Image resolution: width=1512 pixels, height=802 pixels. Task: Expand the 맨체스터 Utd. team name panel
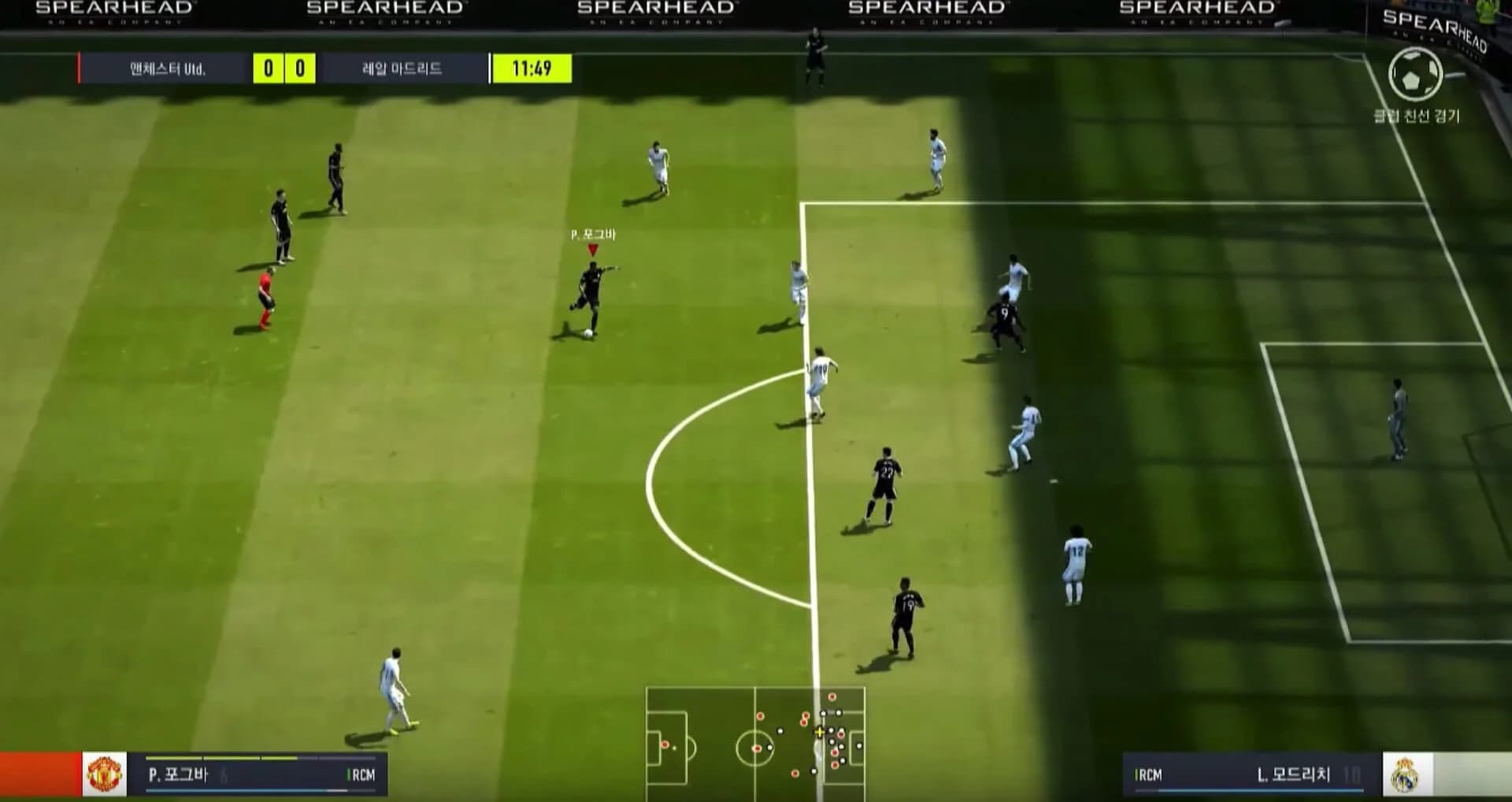166,69
